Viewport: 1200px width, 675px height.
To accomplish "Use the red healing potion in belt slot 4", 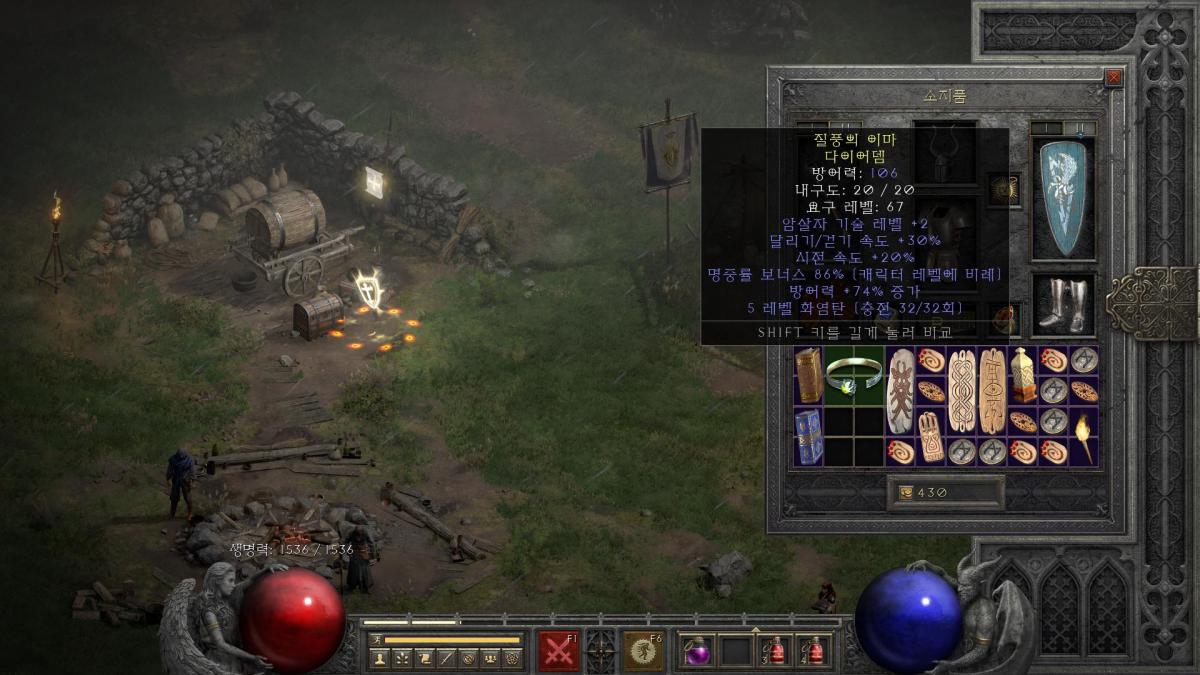I will pos(814,651).
